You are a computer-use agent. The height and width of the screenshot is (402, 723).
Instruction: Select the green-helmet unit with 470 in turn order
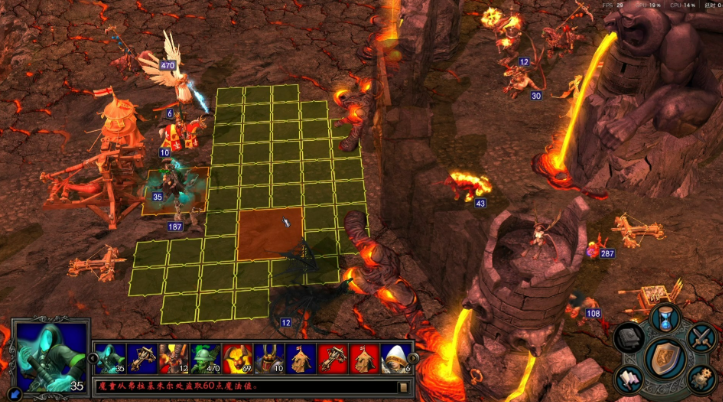[x=204, y=357]
